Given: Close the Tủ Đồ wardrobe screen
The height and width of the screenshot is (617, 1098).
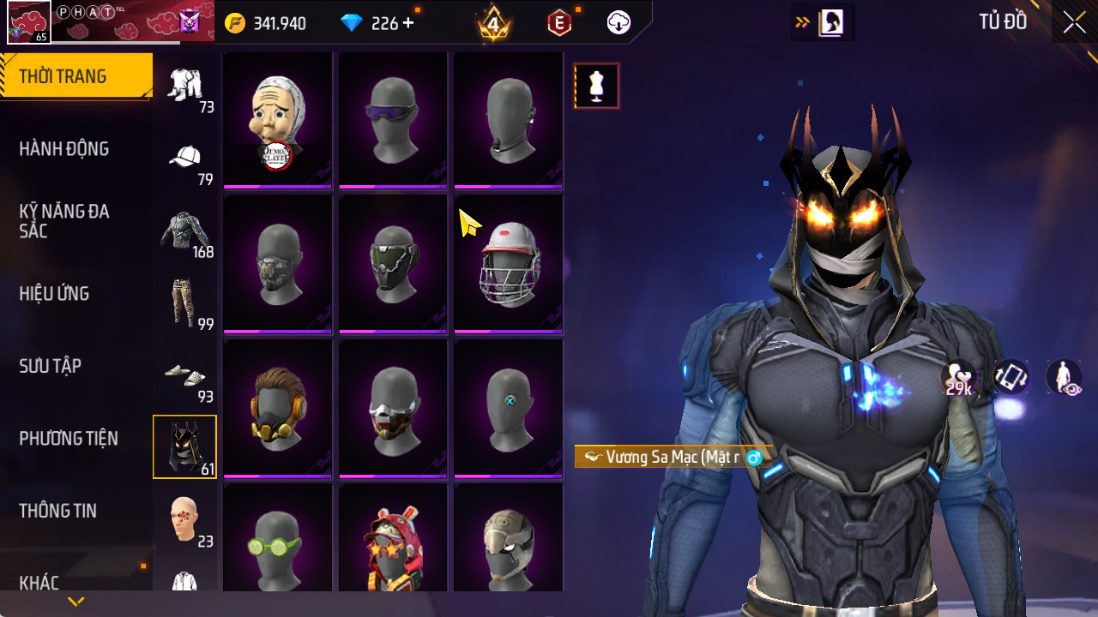Looking at the screenshot, I should 1075,23.
